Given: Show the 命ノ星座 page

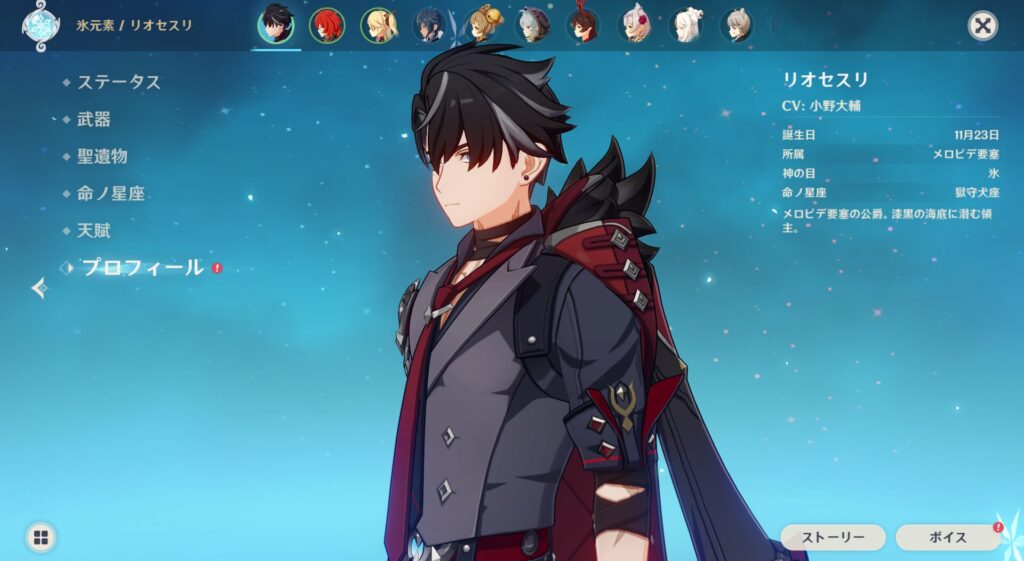Looking at the screenshot, I should point(111,193).
